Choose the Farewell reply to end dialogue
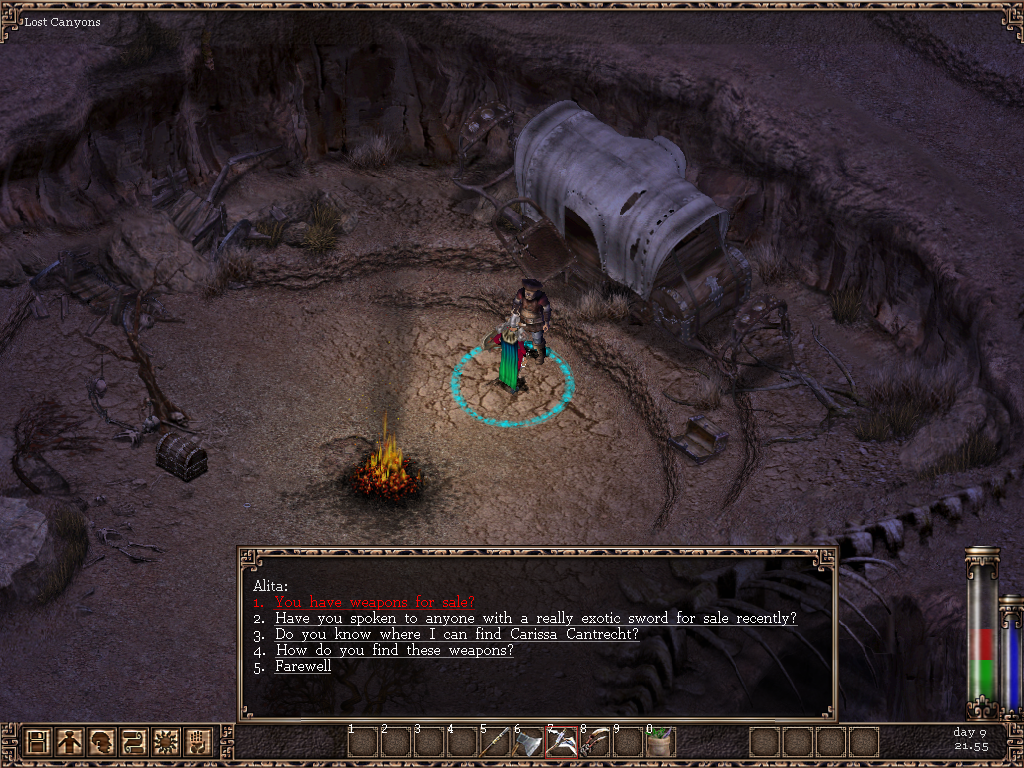This screenshot has height=768, width=1024. click(x=303, y=666)
